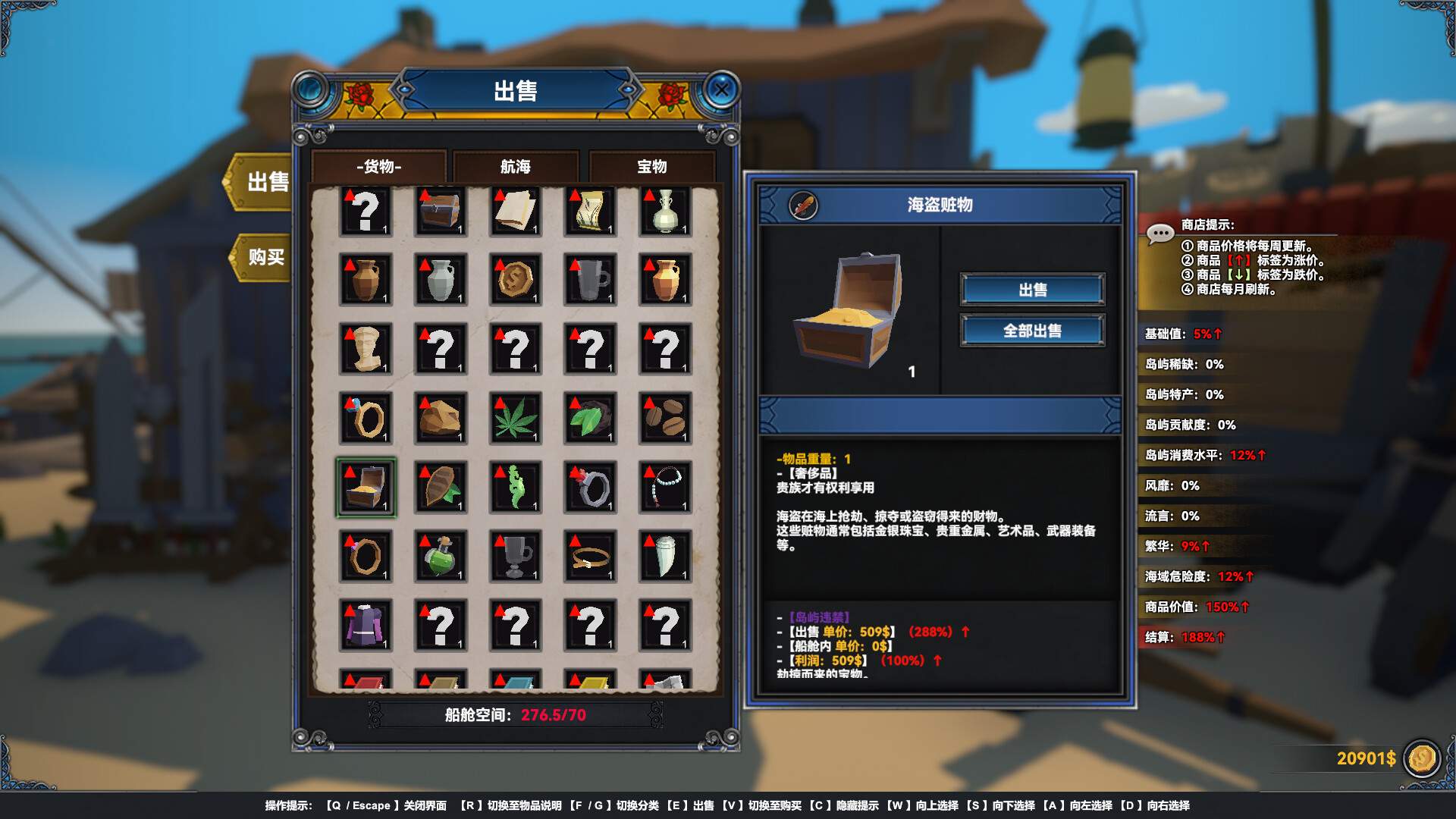The width and height of the screenshot is (1456, 819).
Task: Select the treasure chest item in inventory
Action: point(365,486)
